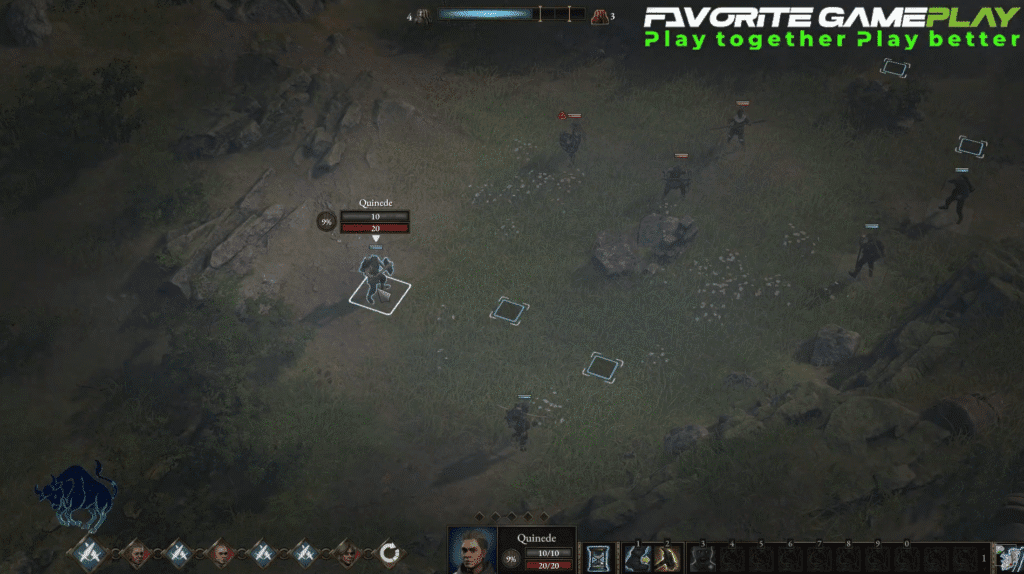Click the circular arrow icon ending the turn queue
1024x574 pixels.
tap(390, 552)
